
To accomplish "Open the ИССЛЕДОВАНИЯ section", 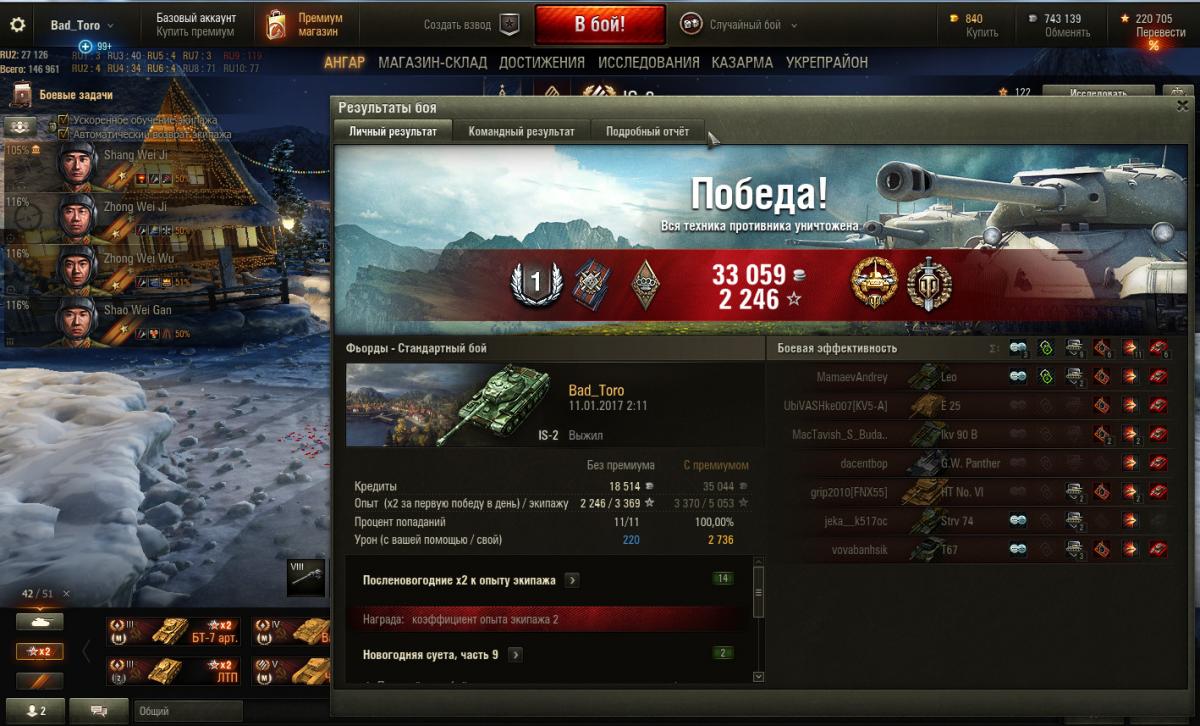I will (x=648, y=62).
